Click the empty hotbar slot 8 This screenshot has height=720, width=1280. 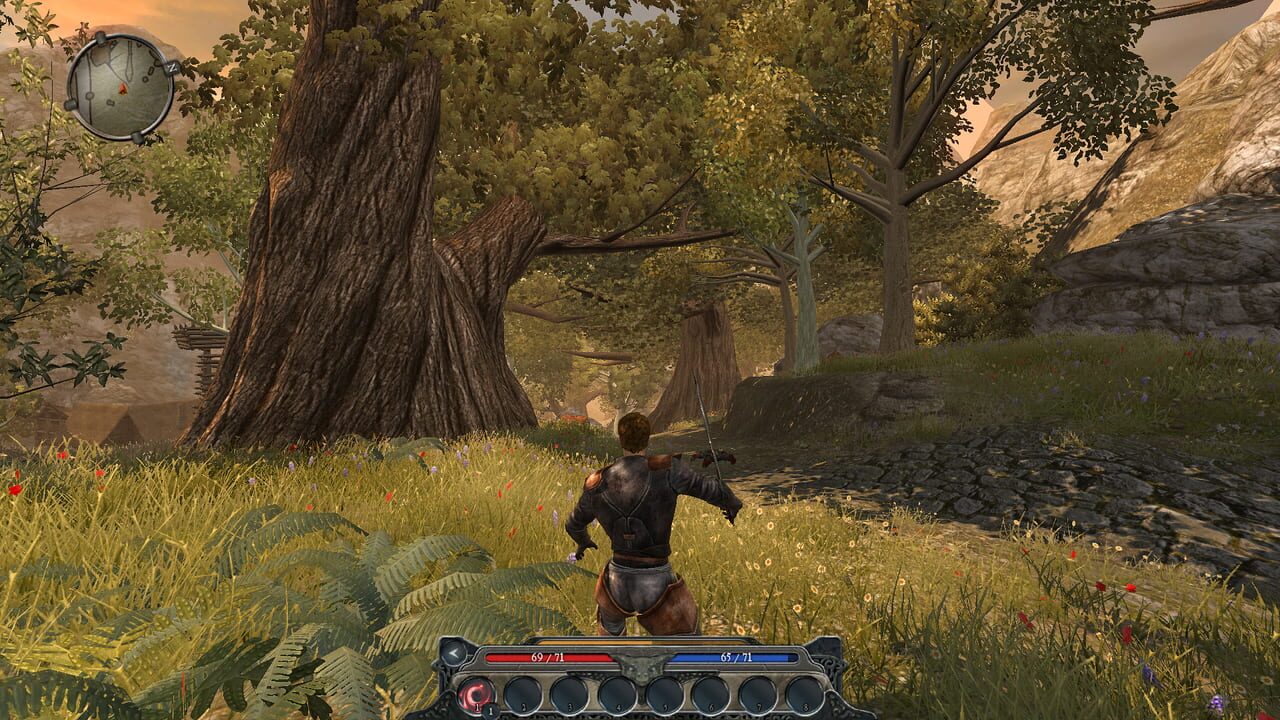coord(806,691)
